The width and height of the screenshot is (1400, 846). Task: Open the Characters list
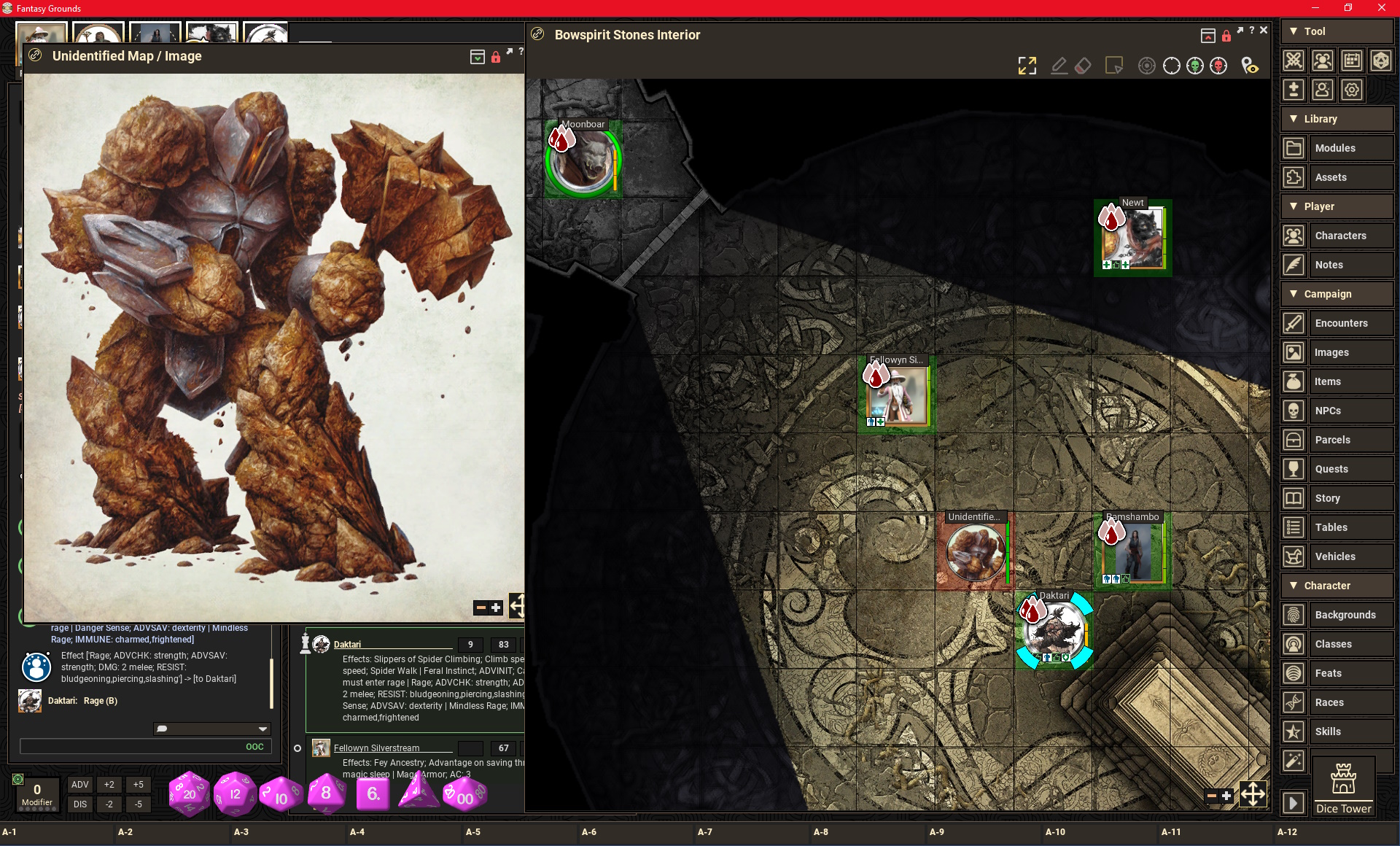click(1340, 236)
